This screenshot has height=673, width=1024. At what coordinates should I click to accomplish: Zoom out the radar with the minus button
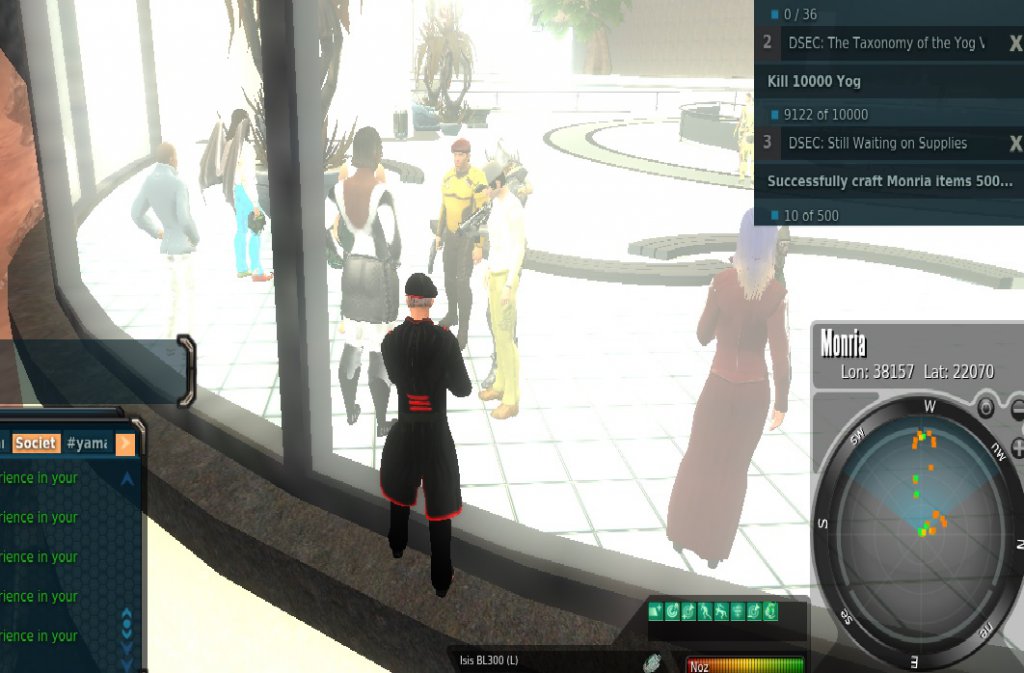(x=1018, y=408)
